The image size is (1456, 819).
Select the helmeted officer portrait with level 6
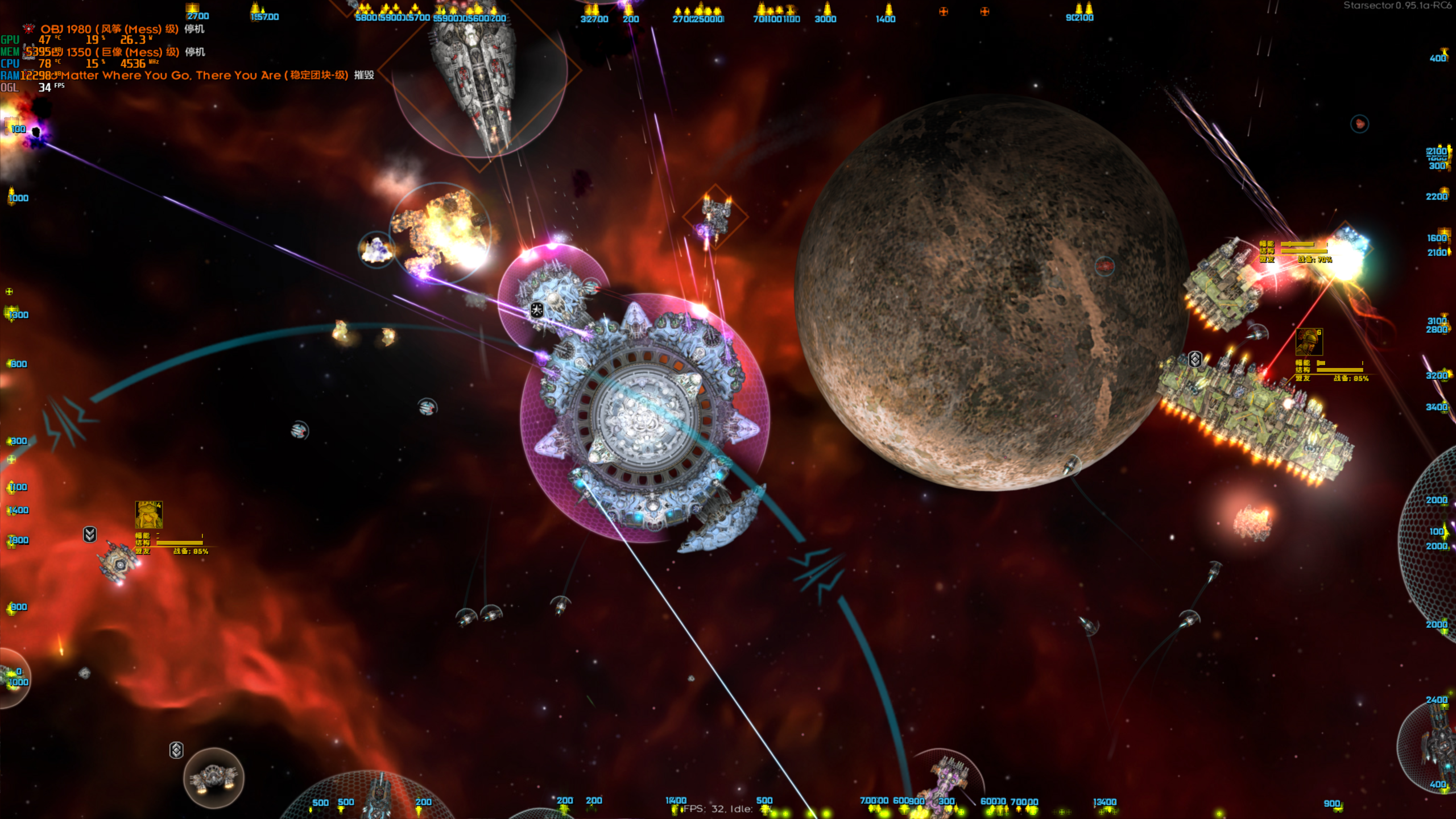coord(1309,342)
